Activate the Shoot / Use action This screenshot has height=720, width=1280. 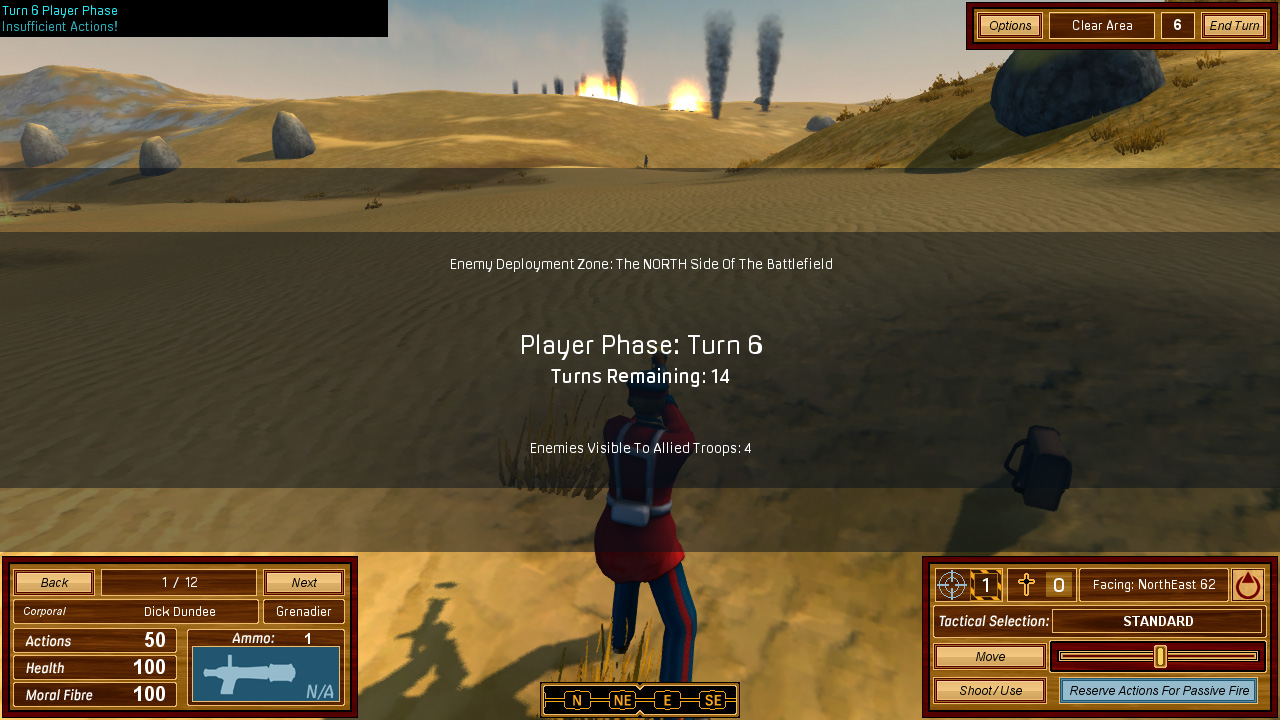pyautogui.click(x=990, y=690)
